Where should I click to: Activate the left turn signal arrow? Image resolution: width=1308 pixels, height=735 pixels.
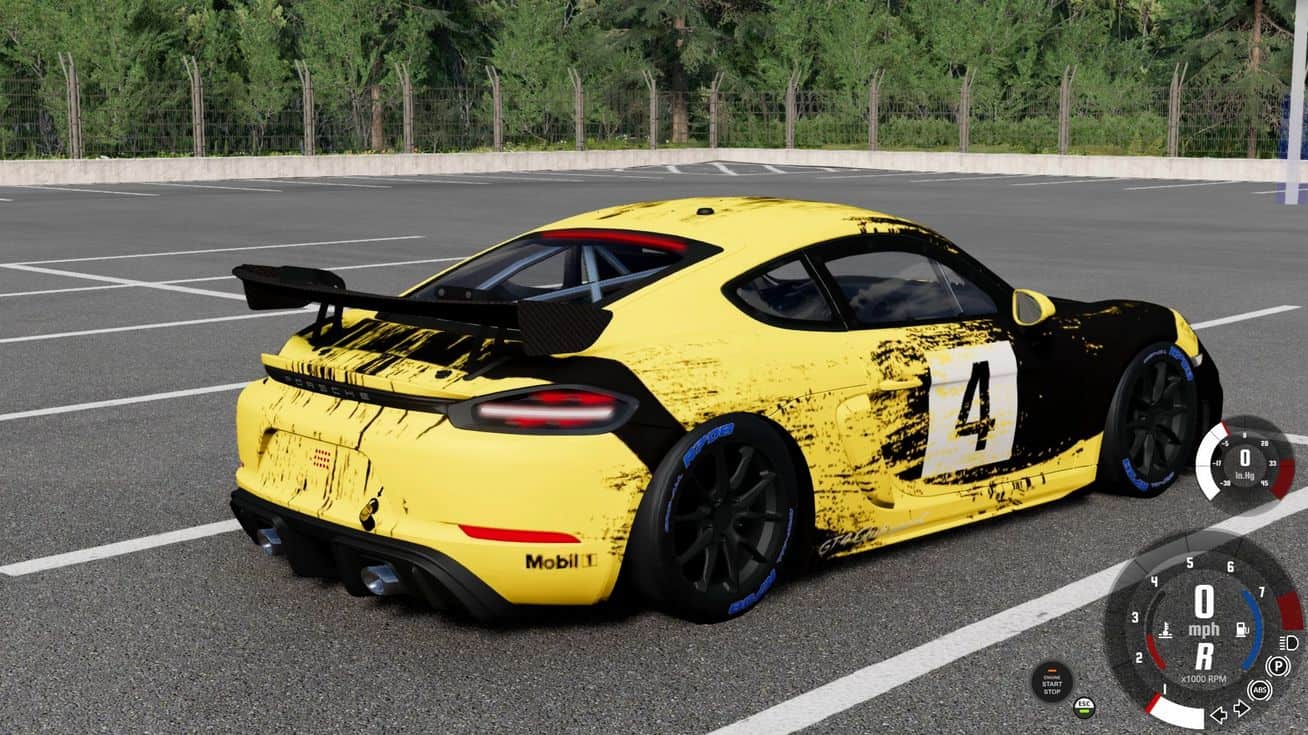(x=1219, y=714)
